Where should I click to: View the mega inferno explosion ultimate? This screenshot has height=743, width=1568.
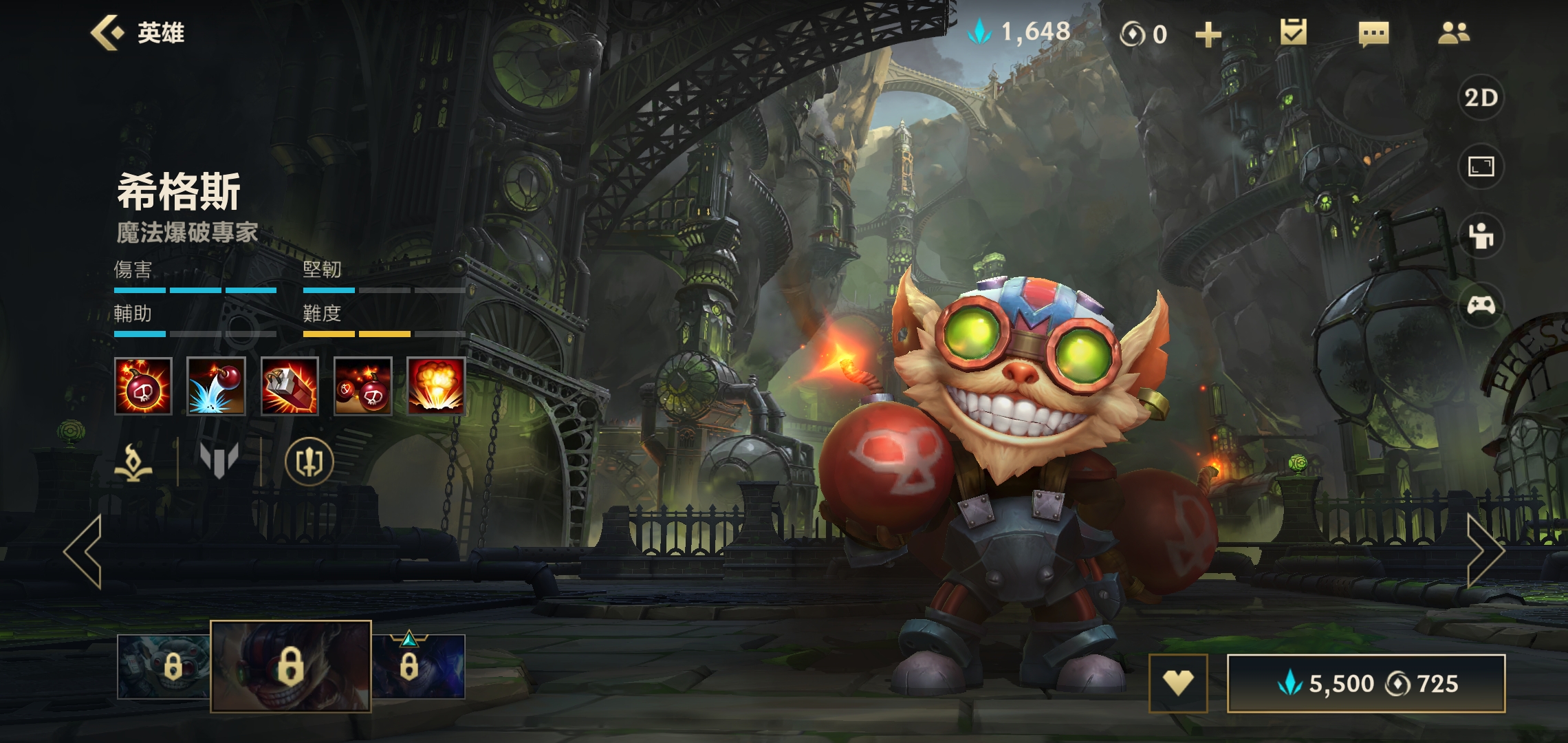click(x=436, y=386)
